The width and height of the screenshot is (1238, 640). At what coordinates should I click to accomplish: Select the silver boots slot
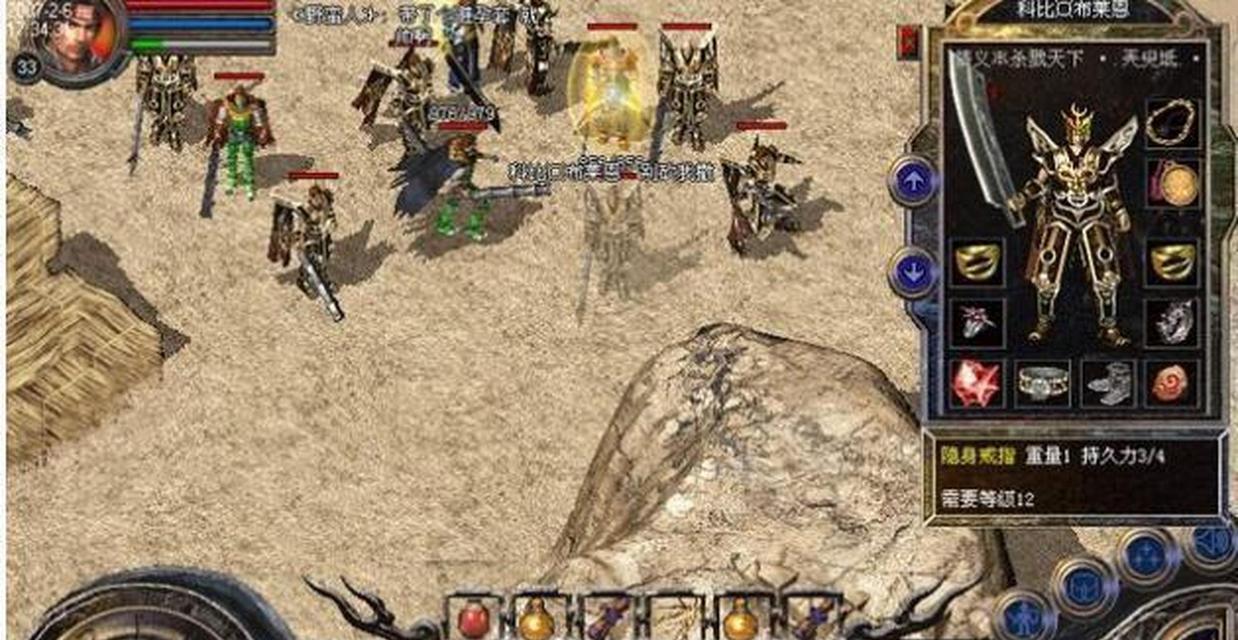(x=1109, y=383)
